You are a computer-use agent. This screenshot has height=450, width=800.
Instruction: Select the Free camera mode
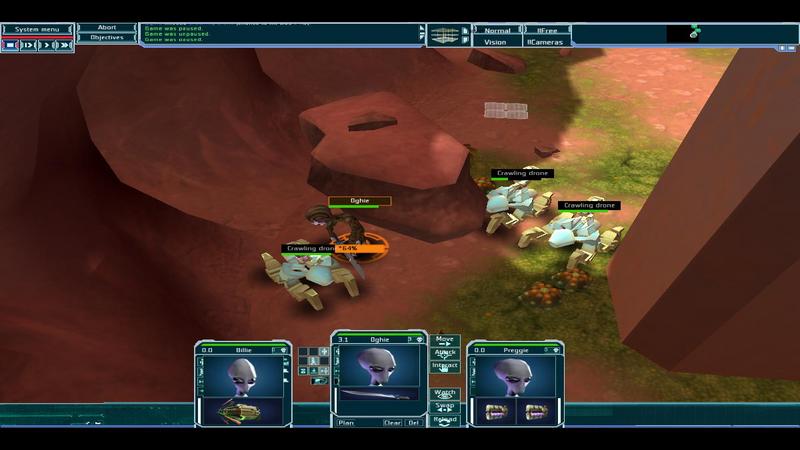[547, 31]
